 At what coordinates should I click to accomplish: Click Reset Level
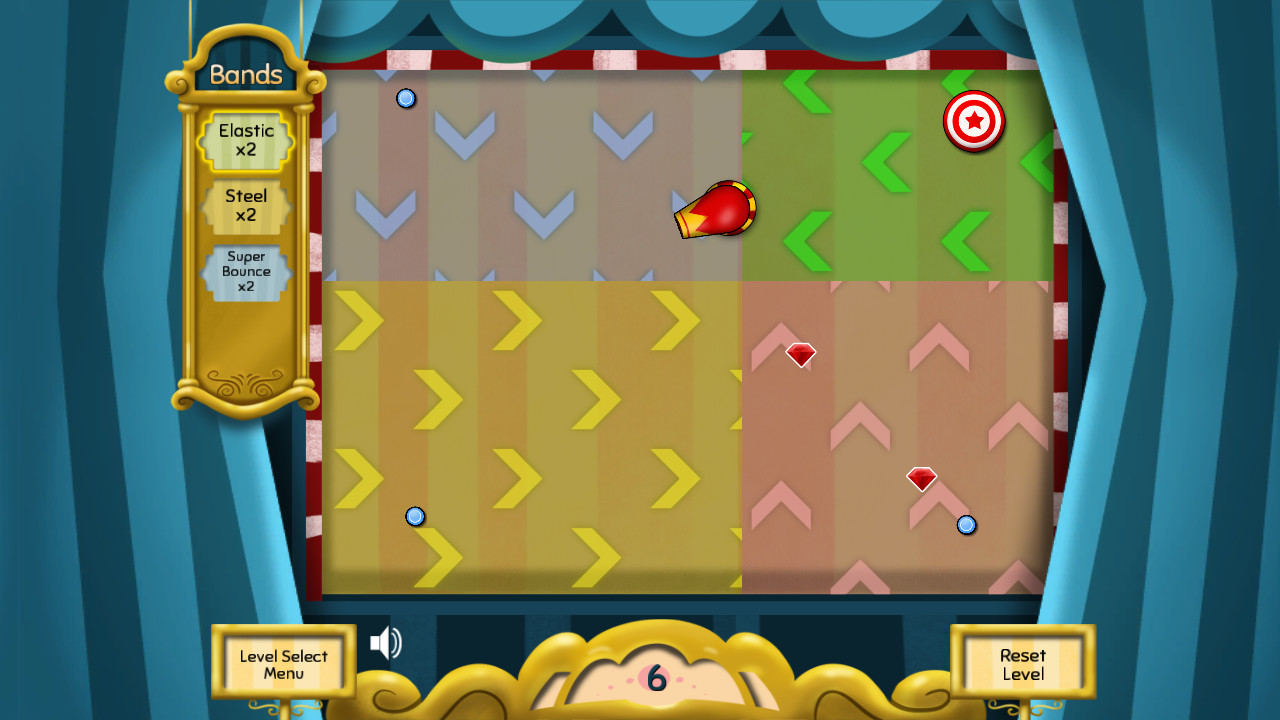[x=1022, y=663]
